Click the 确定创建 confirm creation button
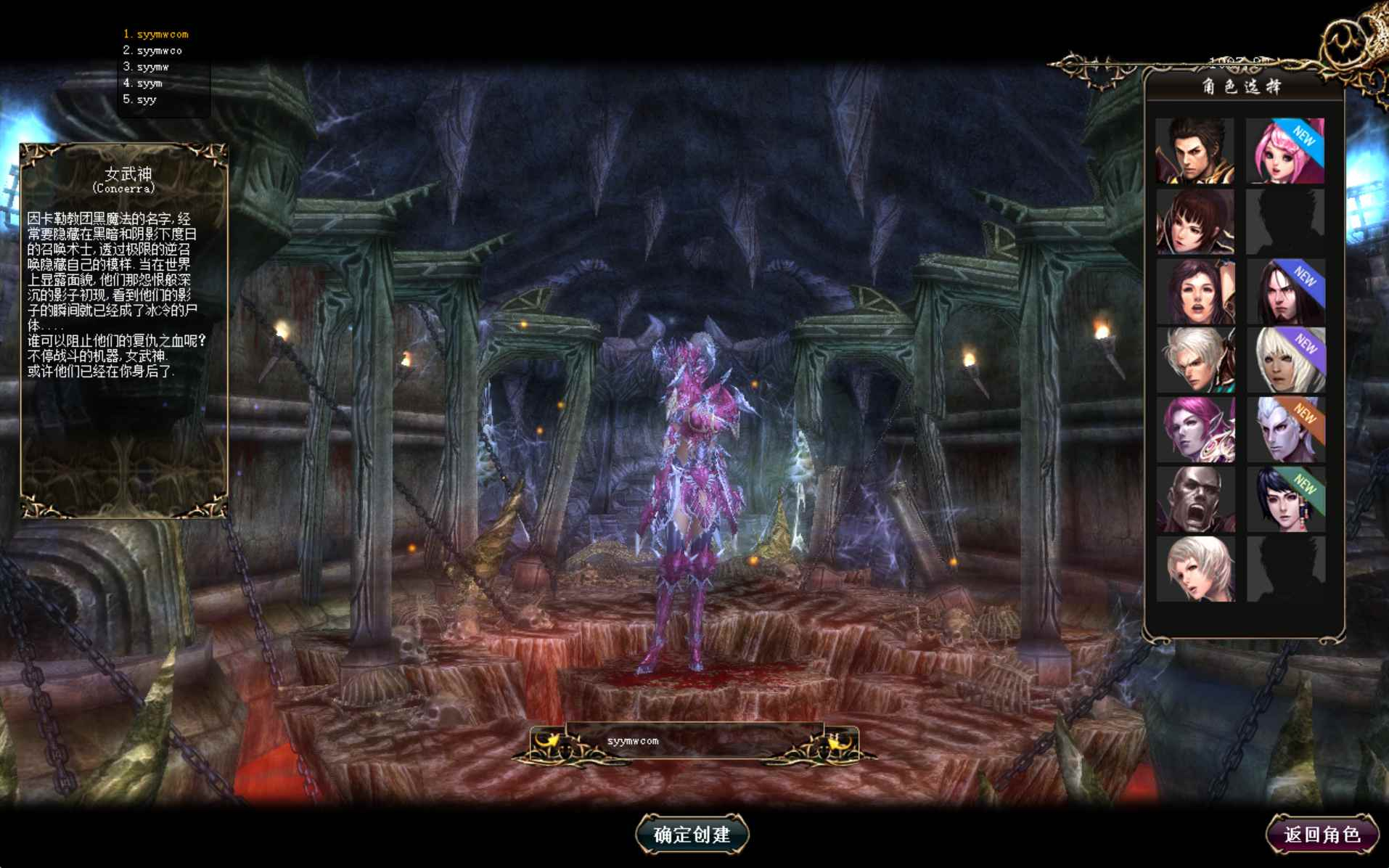Viewport: 1389px width, 868px height. (693, 834)
